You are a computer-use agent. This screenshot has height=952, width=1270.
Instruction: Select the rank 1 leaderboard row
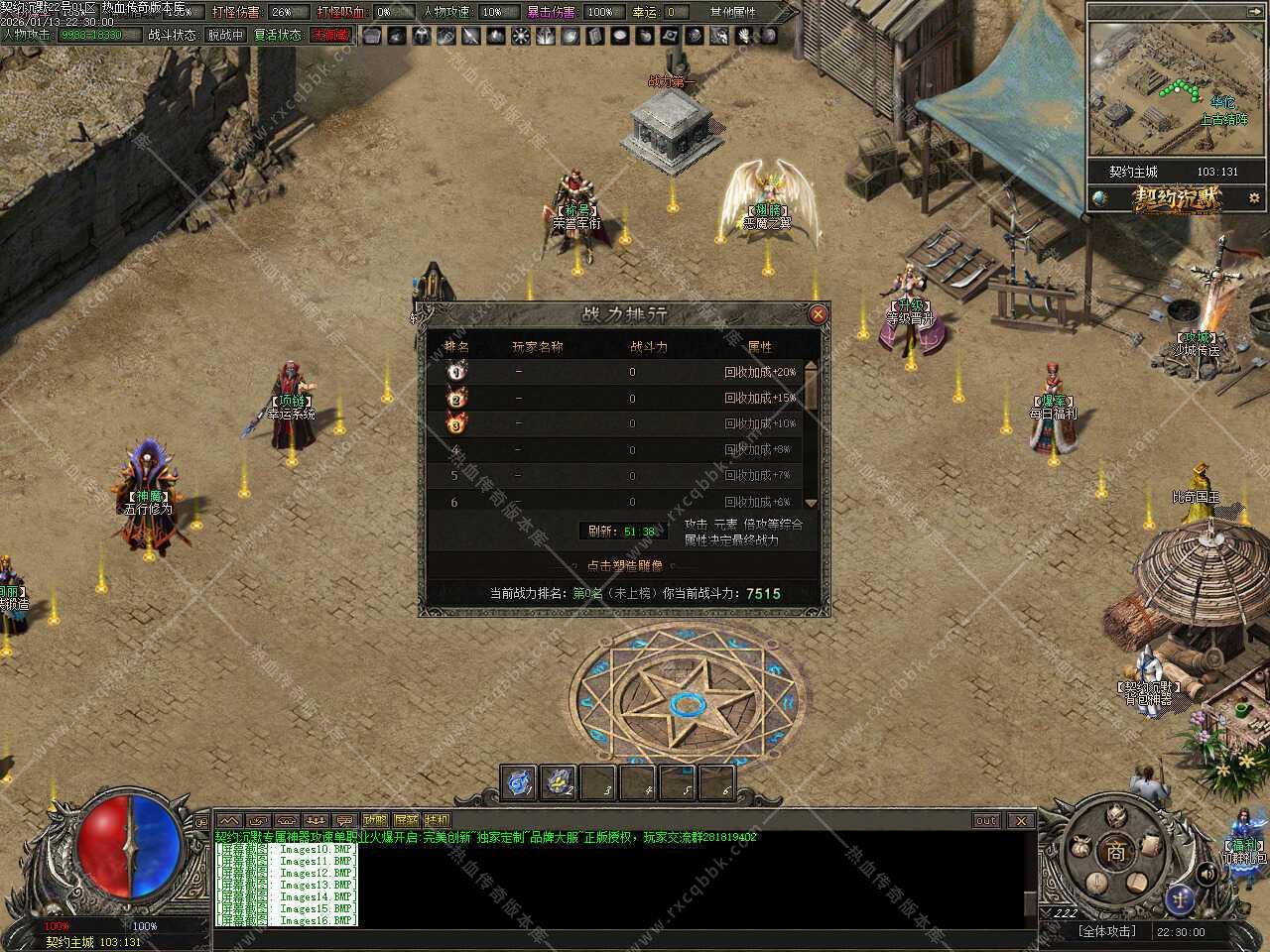(615, 372)
